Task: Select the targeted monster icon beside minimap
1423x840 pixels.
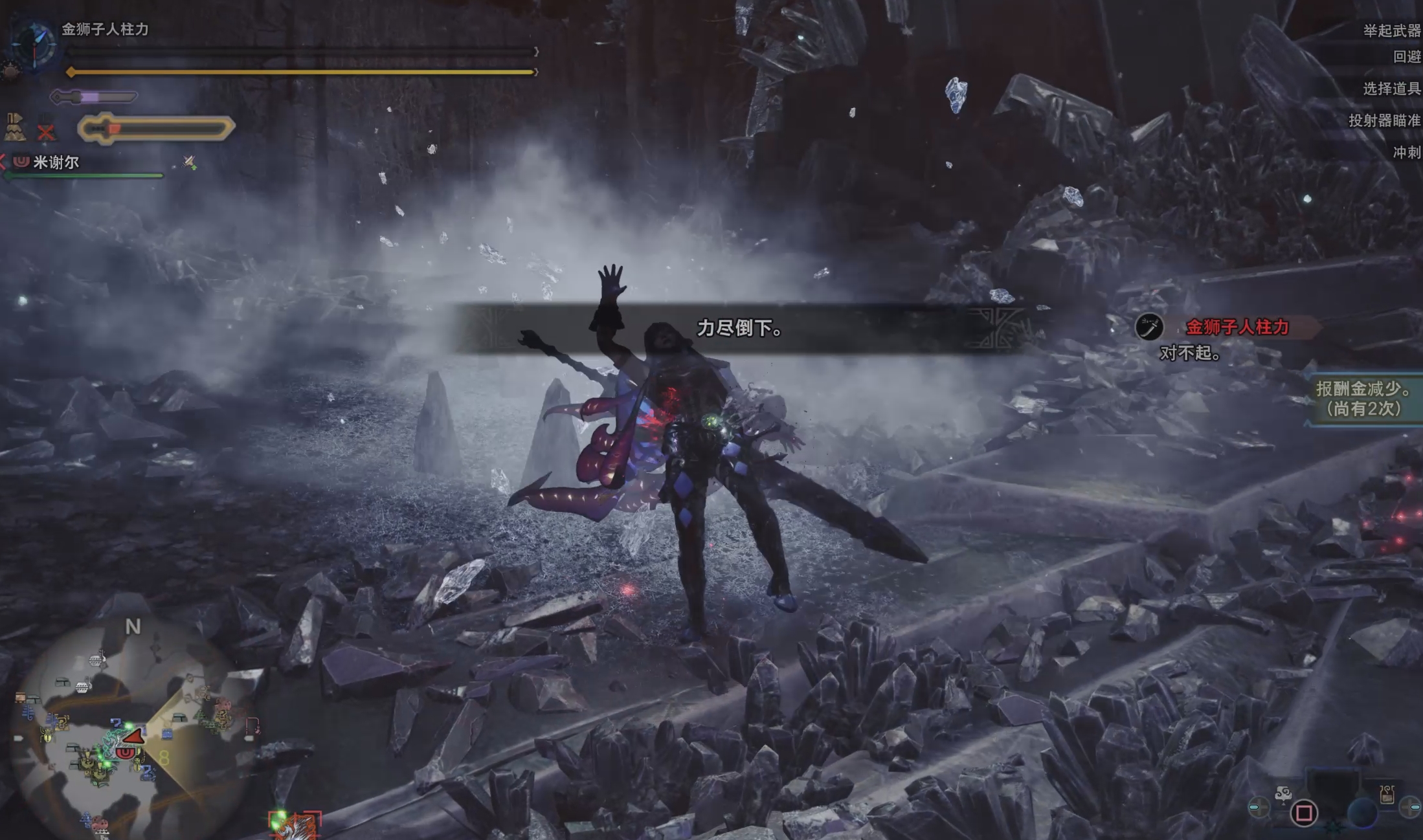Action: 296,824
